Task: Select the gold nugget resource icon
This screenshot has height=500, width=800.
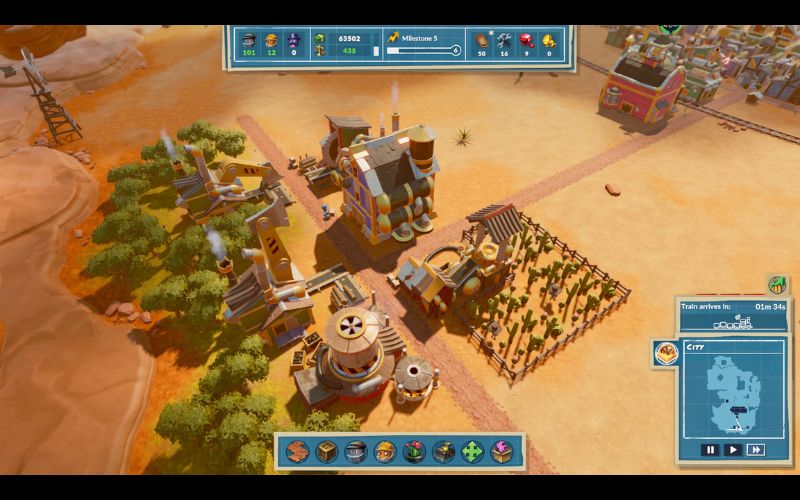Action: pyautogui.click(x=549, y=40)
